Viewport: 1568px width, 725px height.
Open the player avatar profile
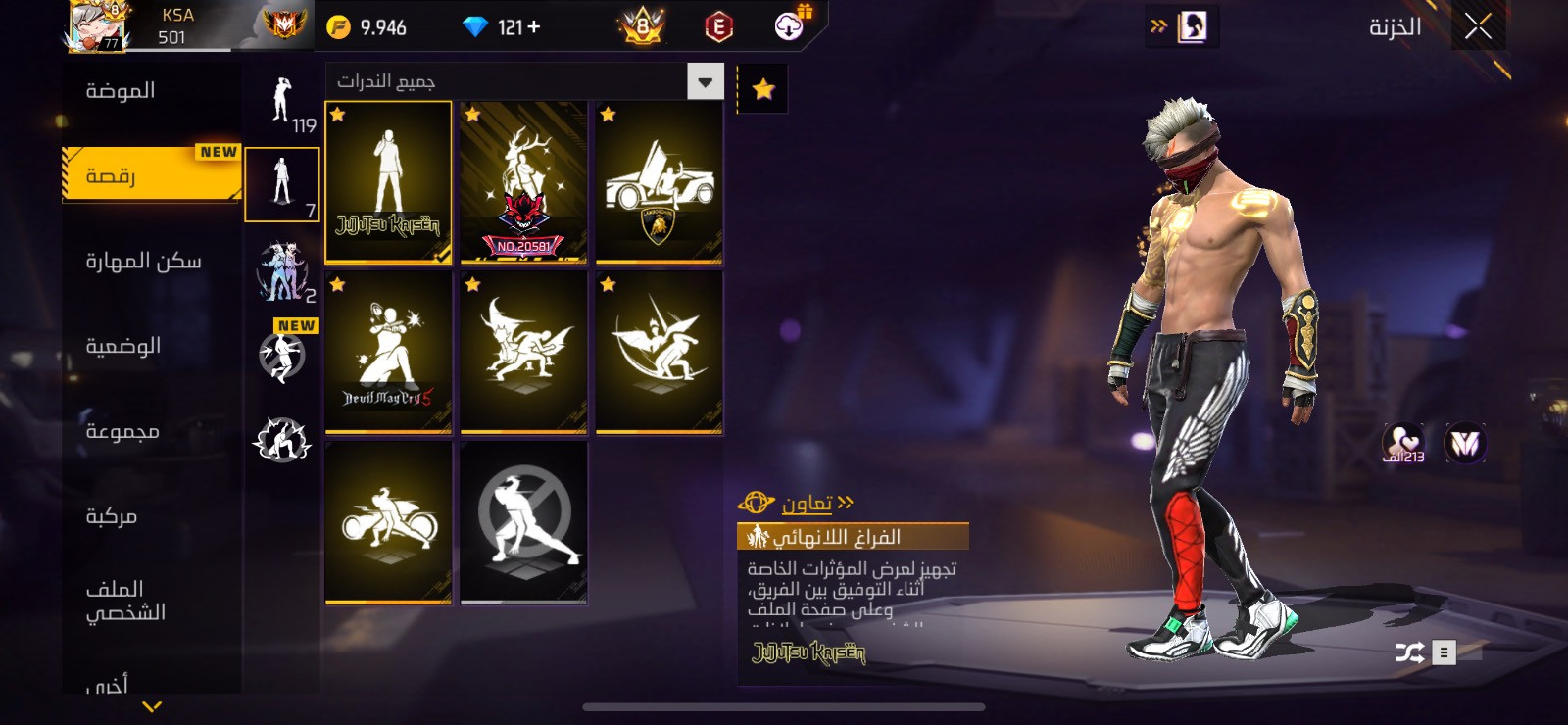95,26
